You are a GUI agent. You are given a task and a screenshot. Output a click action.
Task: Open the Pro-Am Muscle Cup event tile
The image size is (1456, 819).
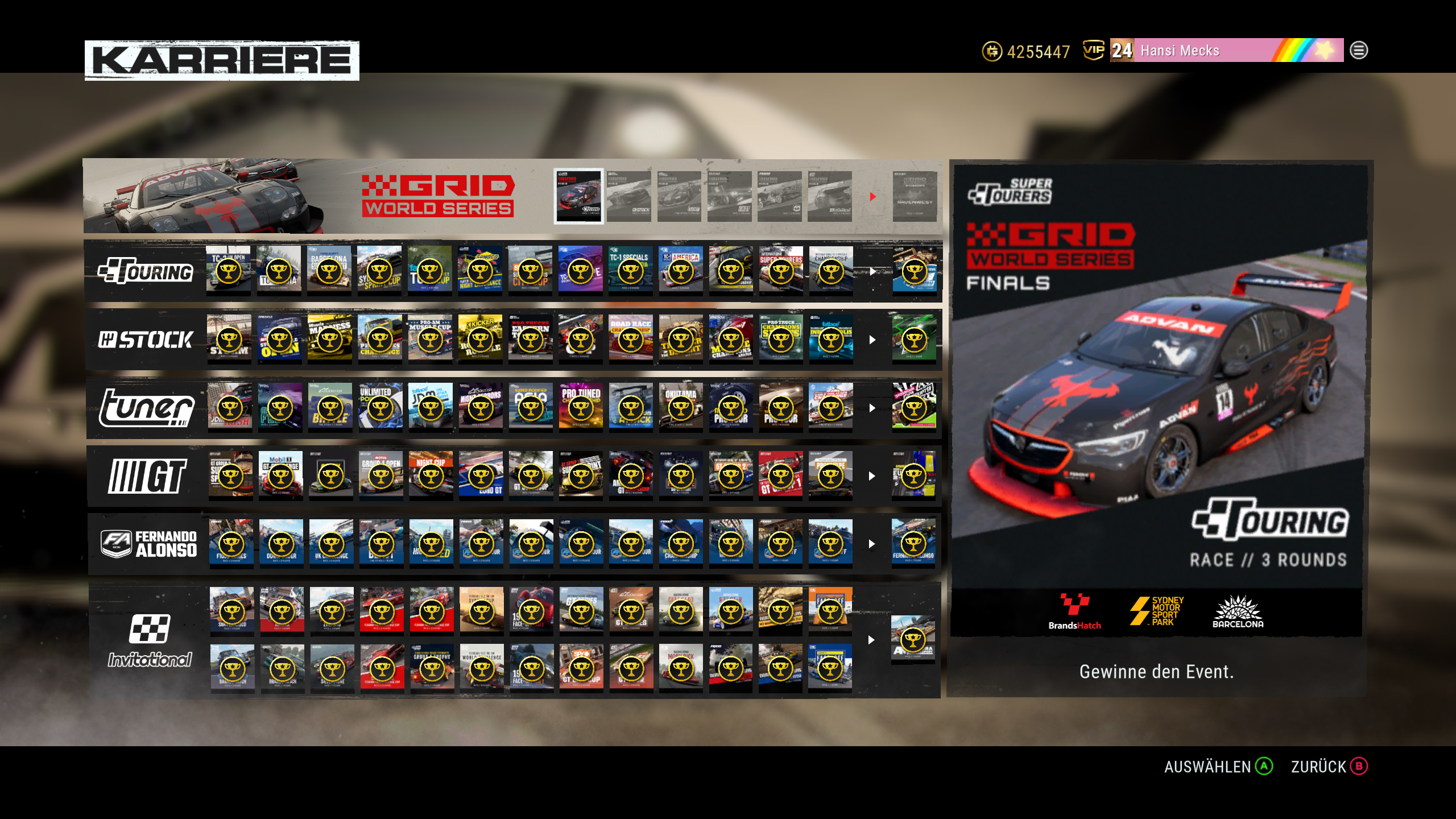(x=431, y=340)
